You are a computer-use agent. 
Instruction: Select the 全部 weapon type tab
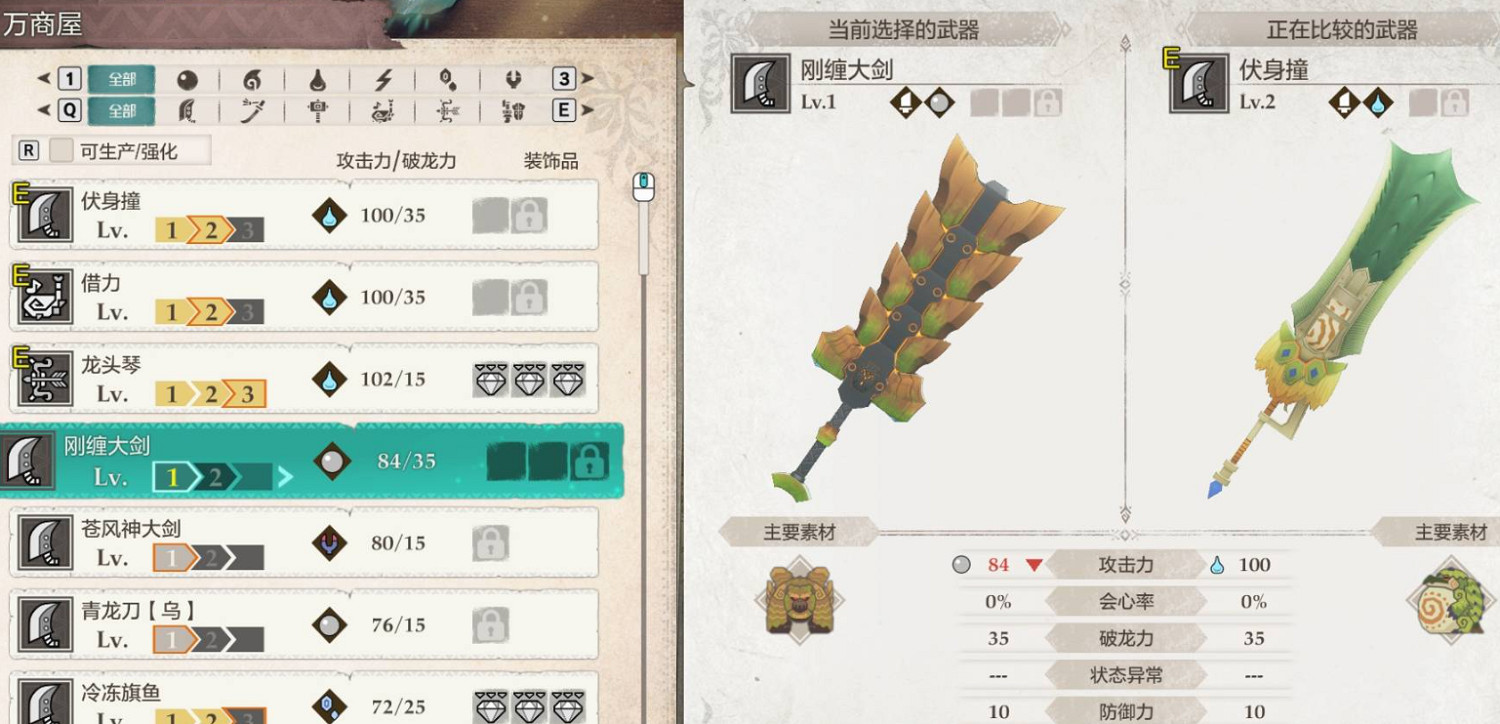click(x=120, y=111)
